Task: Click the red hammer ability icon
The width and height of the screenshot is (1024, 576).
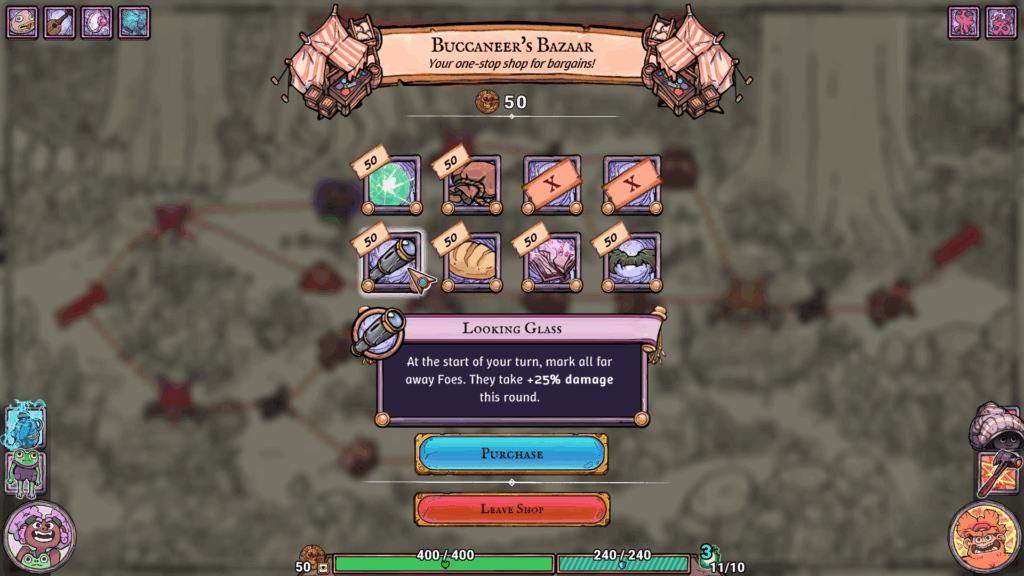Action: coord(997,474)
